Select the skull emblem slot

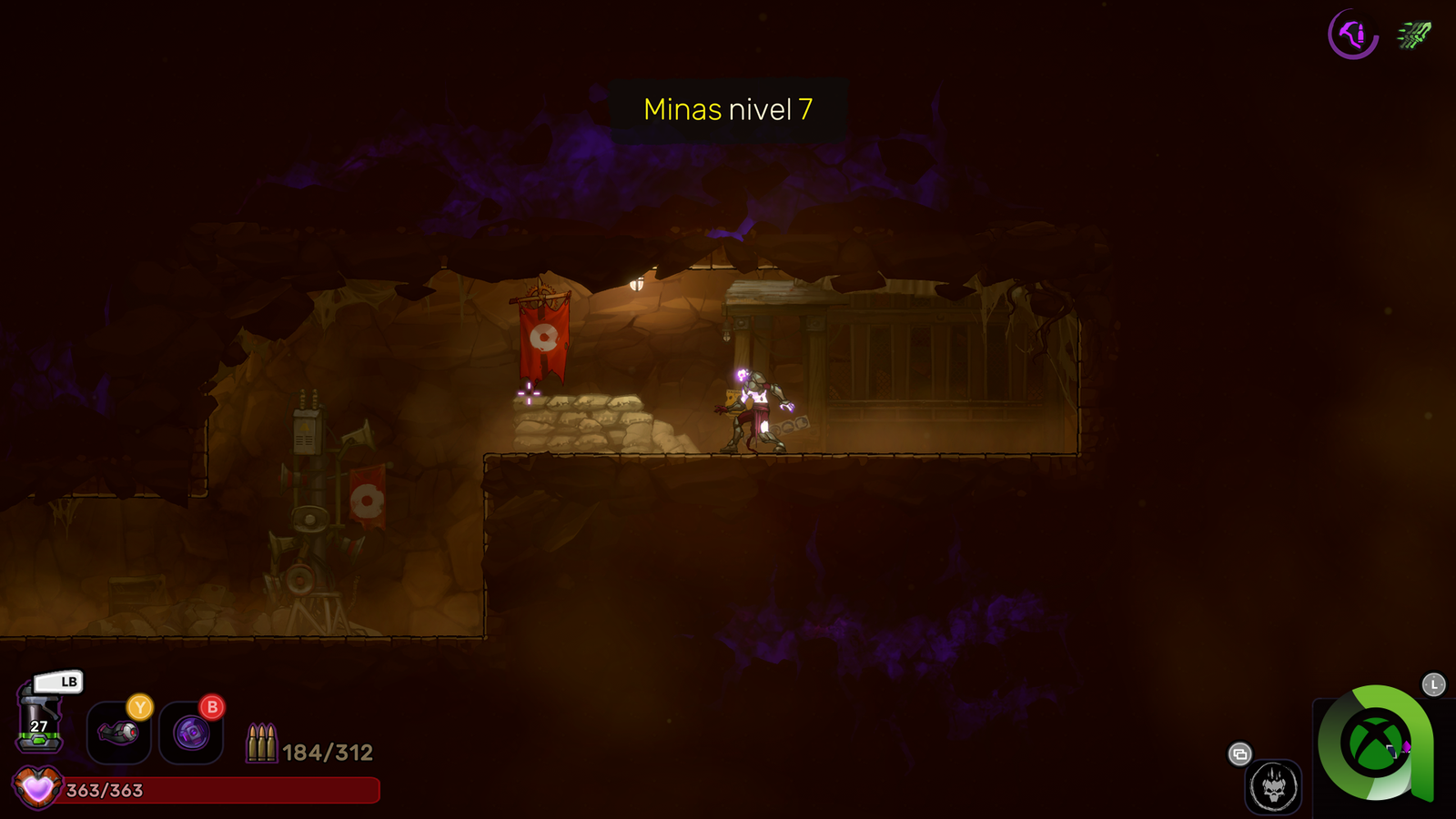coord(1273,786)
